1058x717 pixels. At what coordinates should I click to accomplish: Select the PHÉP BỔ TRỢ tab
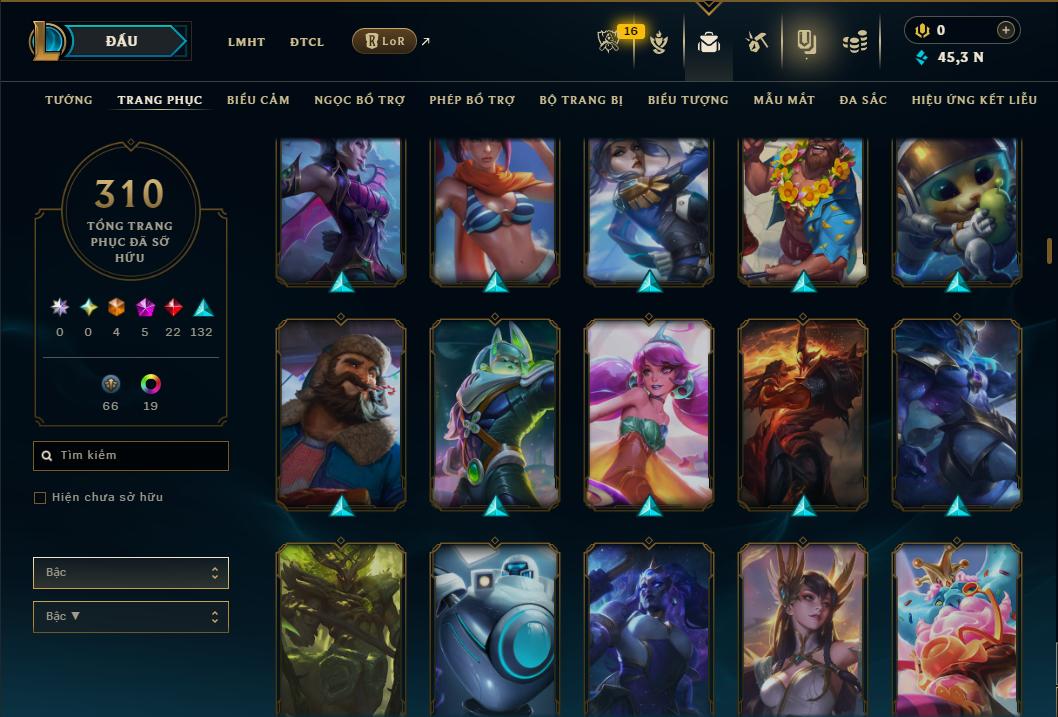click(472, 100)
